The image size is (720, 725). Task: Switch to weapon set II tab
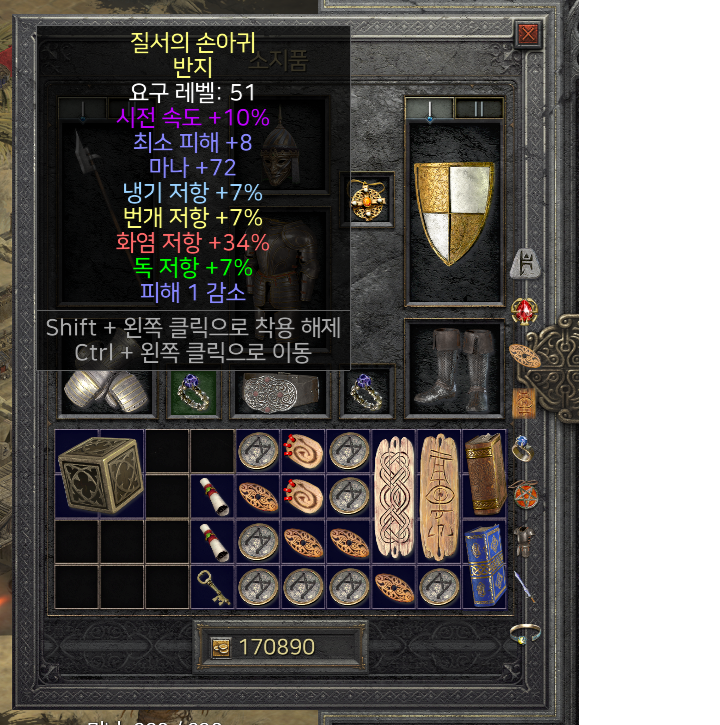pos(478,108)
